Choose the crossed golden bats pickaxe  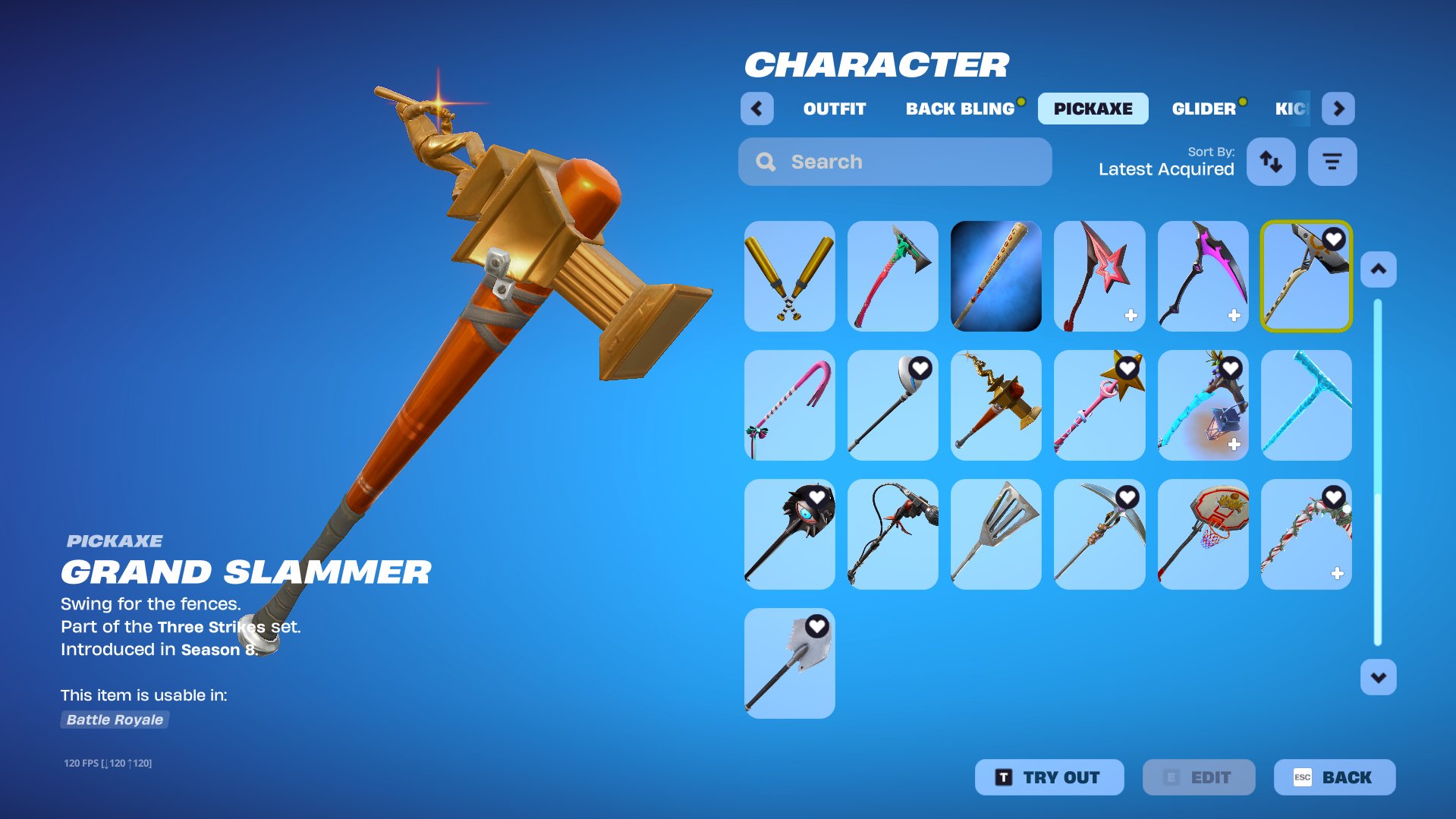pyautogui.click(x=789, y=276)
